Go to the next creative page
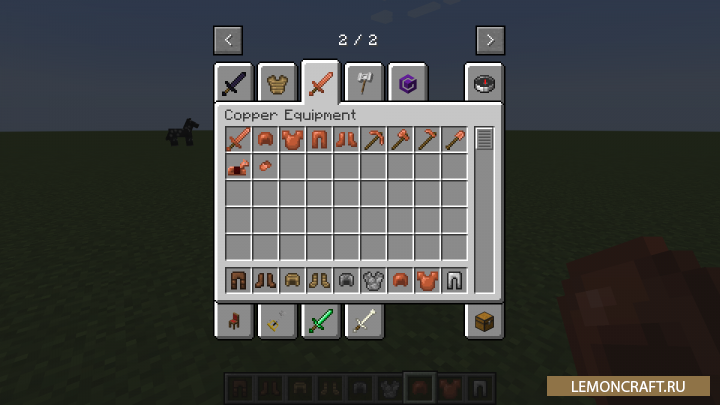The image size is (720, 405). tap(489, 40)
